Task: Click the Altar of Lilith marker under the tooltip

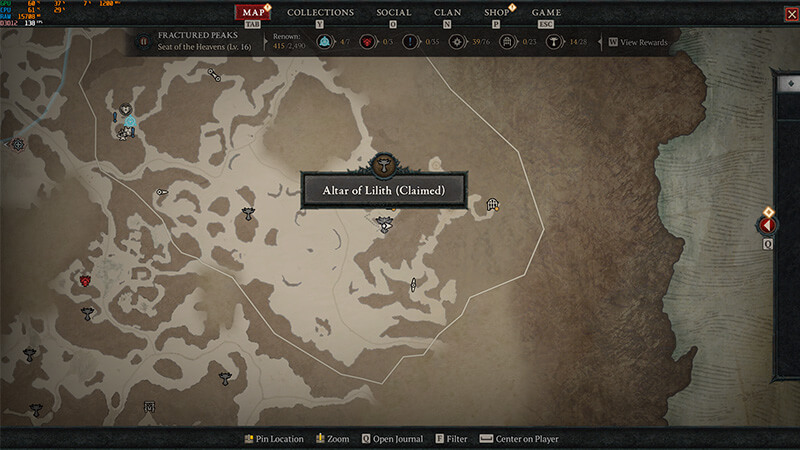Action: 385,227
